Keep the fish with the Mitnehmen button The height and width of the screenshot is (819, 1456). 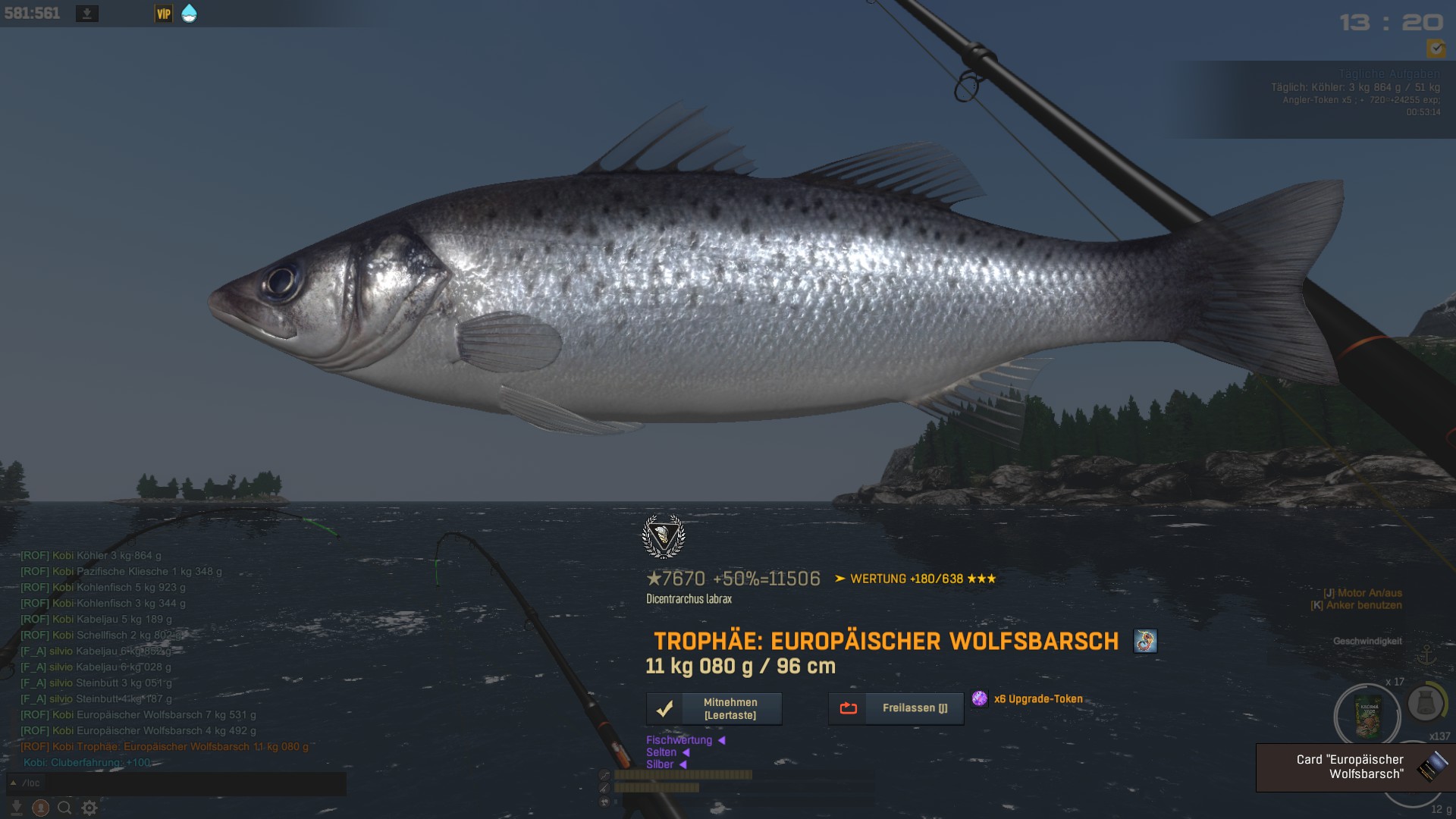(x=714, y=709)
